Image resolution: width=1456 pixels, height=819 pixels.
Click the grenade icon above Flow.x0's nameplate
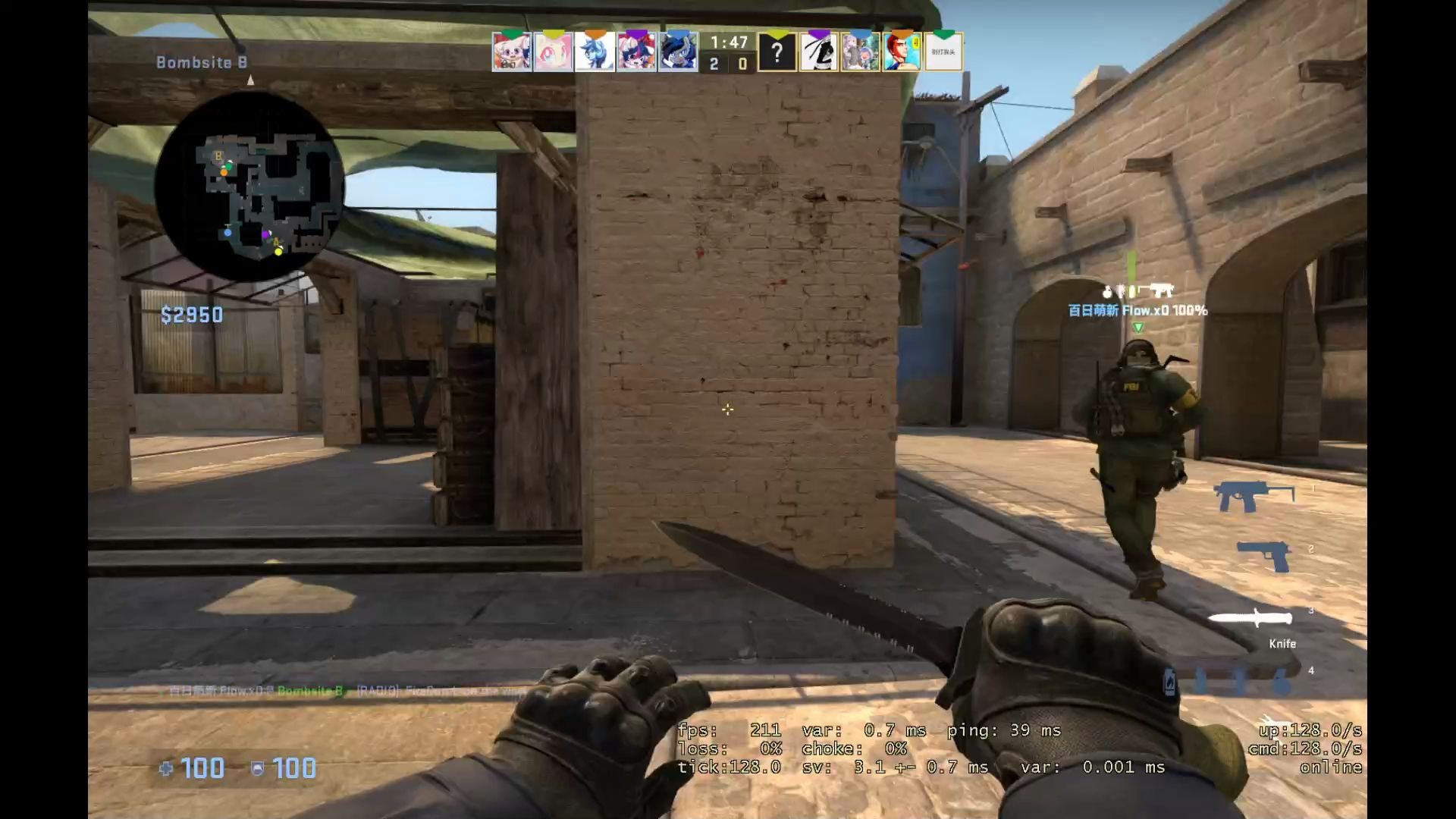click(x=1106, y=293)
